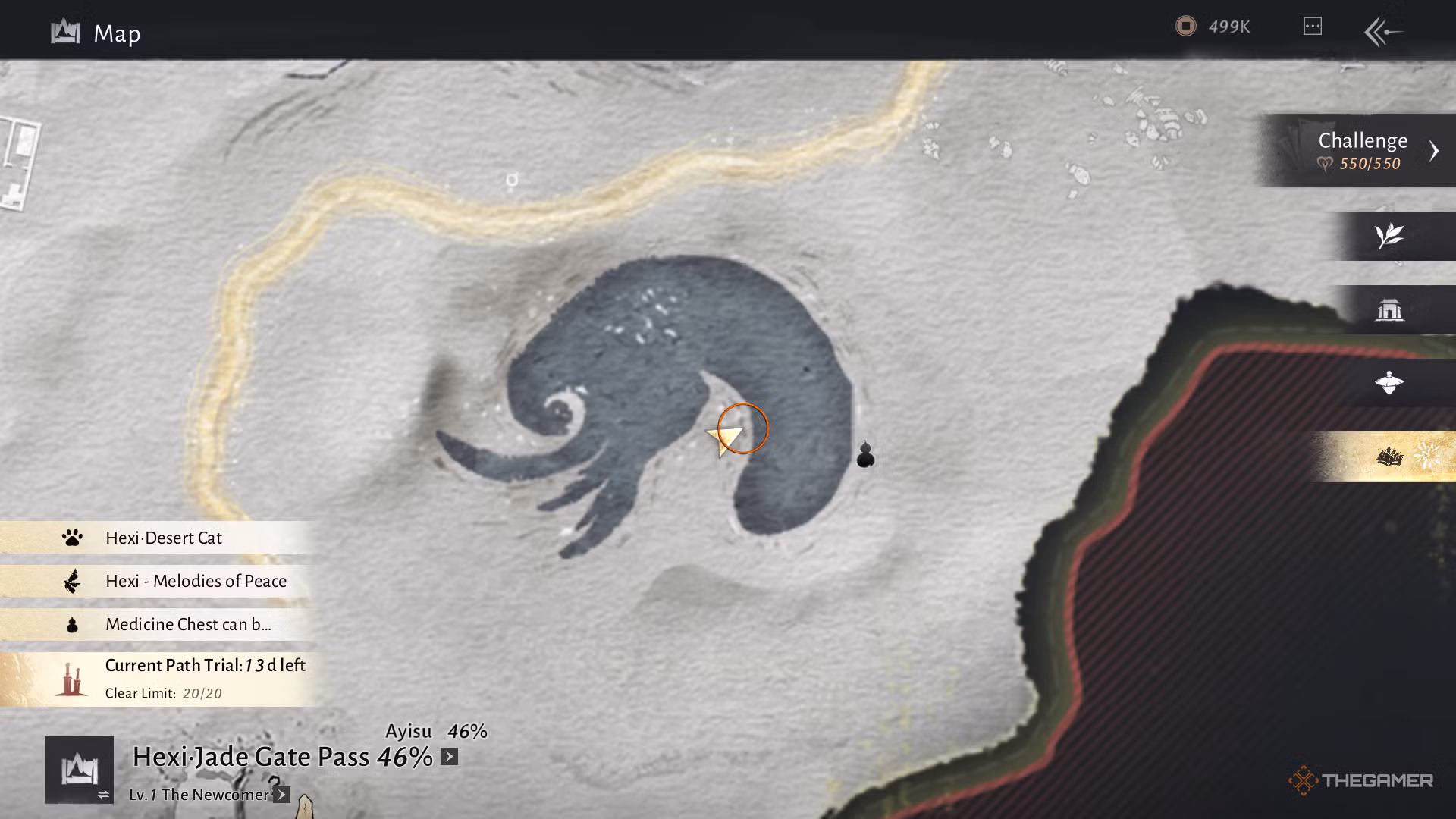Expand Hexi·Jade Gate Pass 46% details
Screen dimensions: 1456x819
coord(449,756)
